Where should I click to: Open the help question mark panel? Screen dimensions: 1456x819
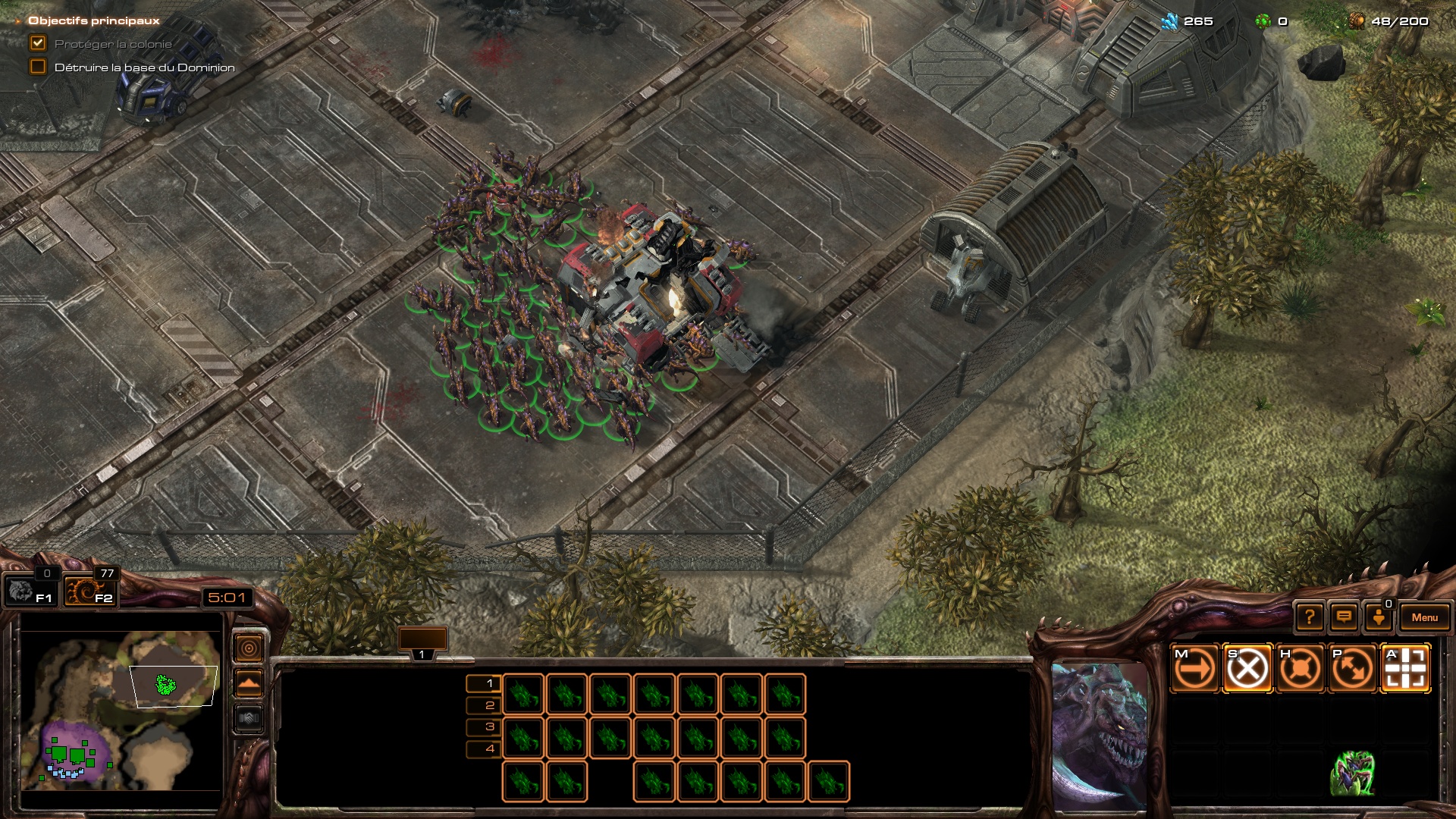[x=1310, y=617]
